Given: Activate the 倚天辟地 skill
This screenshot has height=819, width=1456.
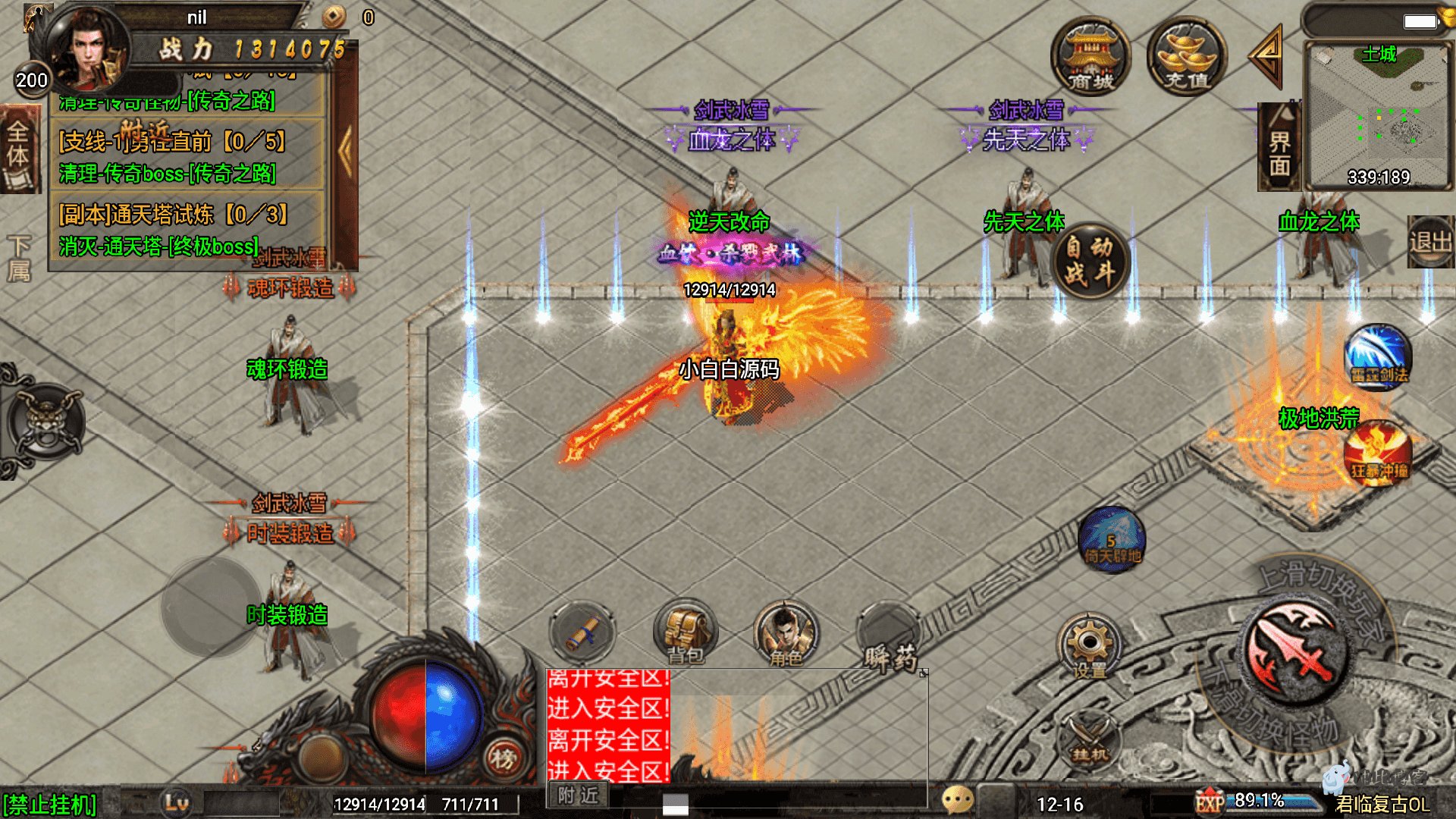Looking at the screenshot, I should (x=1112, y=540).
